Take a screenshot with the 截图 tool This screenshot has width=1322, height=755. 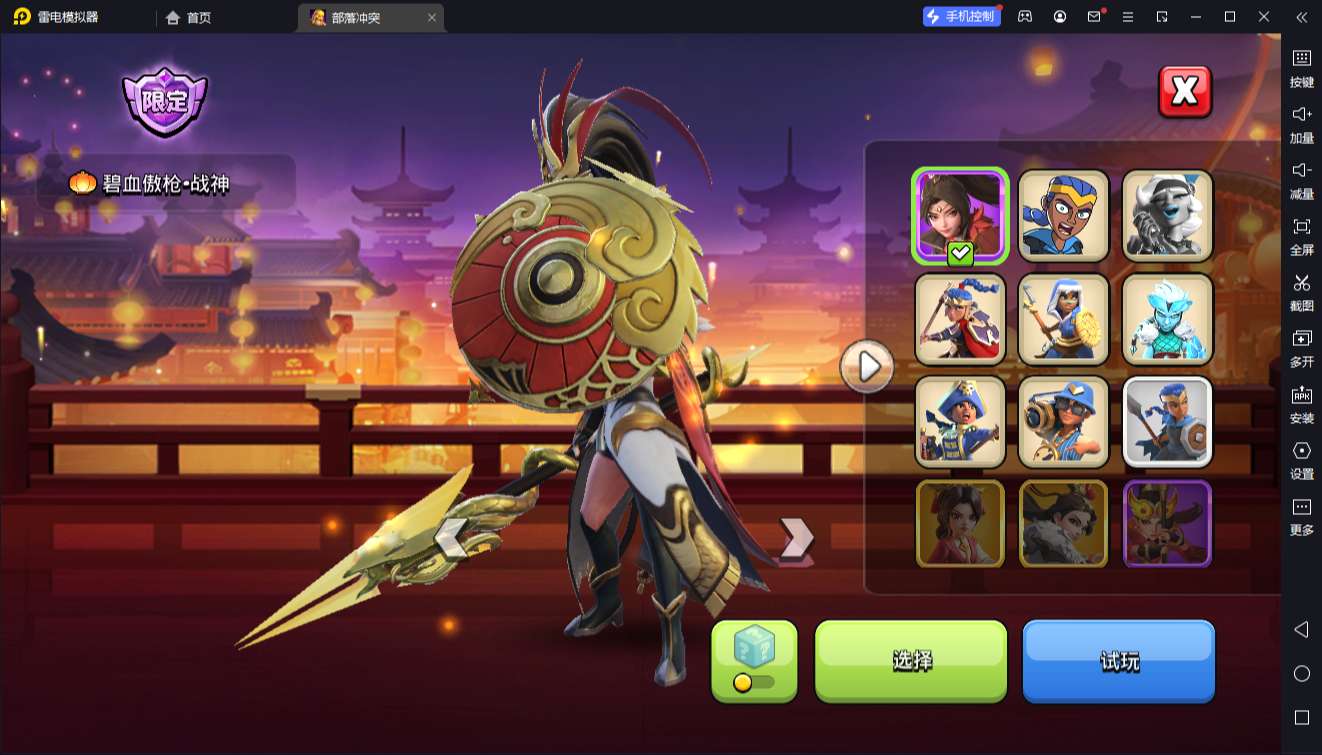pos(1301,292)
